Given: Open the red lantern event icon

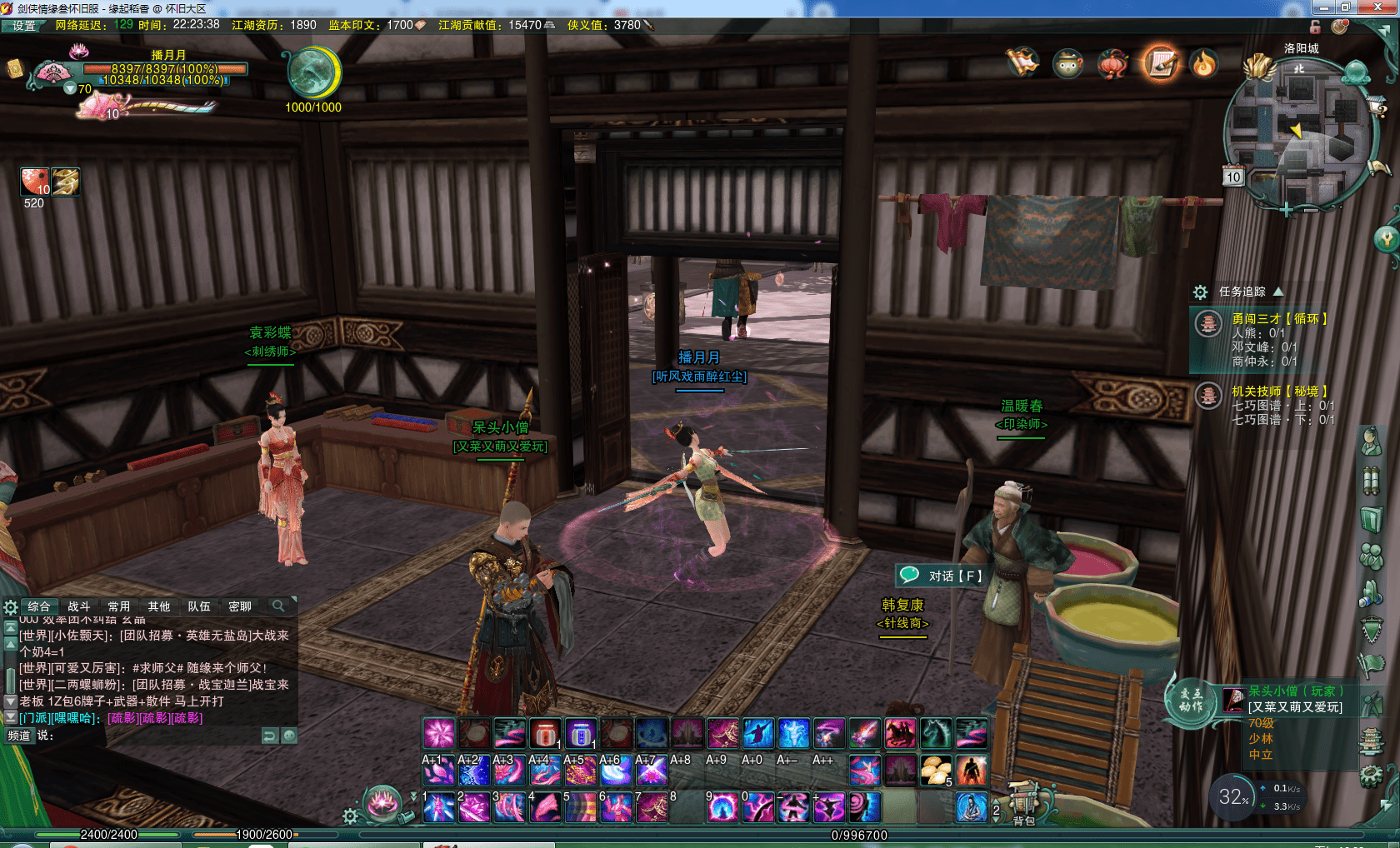Looking at the screenshot, I should coord(1112,63).
